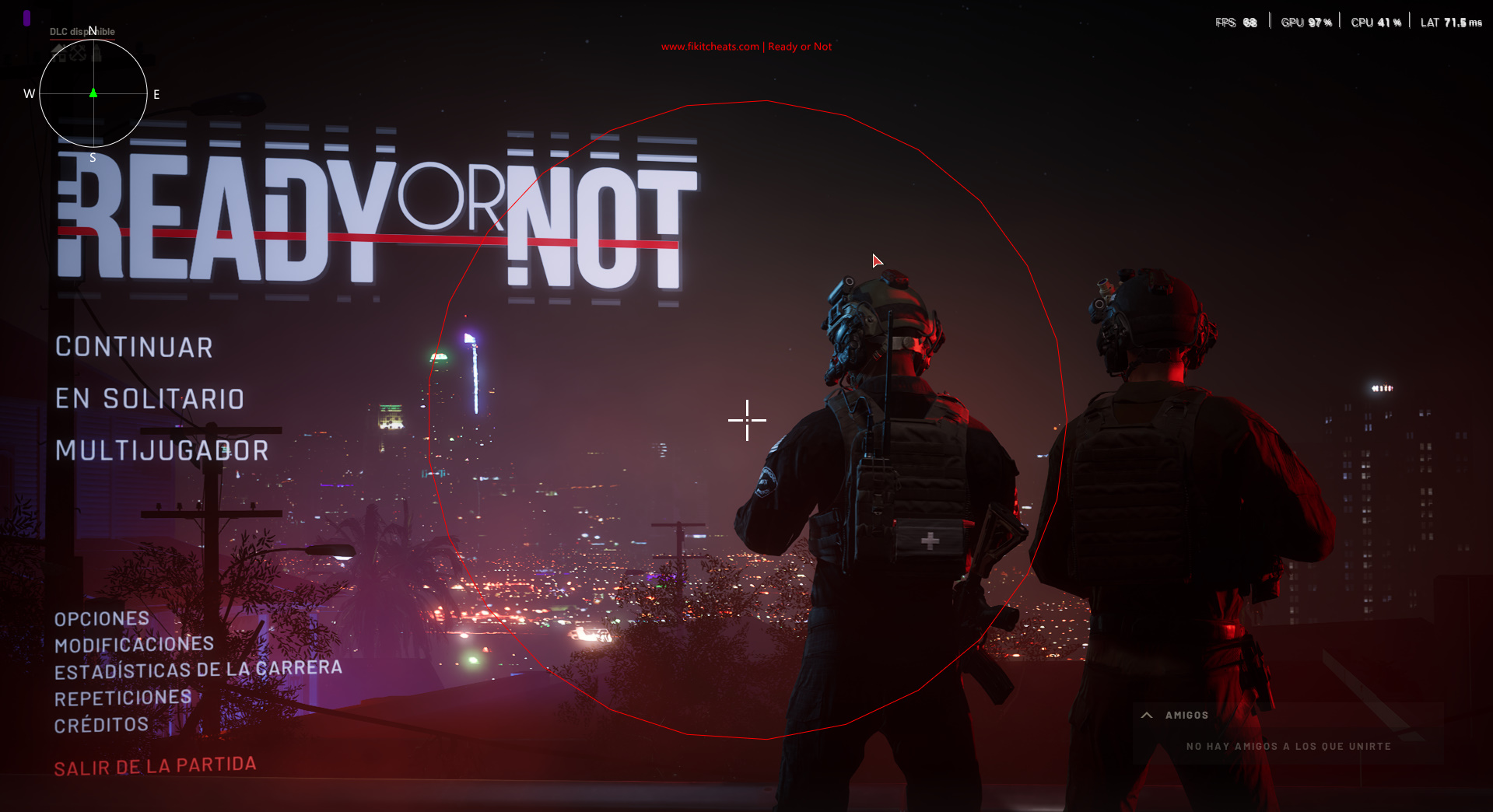Toggle the crosshair overlay at screen center
The width and height of the screenshot is (1493, 812).
point(746,420)
